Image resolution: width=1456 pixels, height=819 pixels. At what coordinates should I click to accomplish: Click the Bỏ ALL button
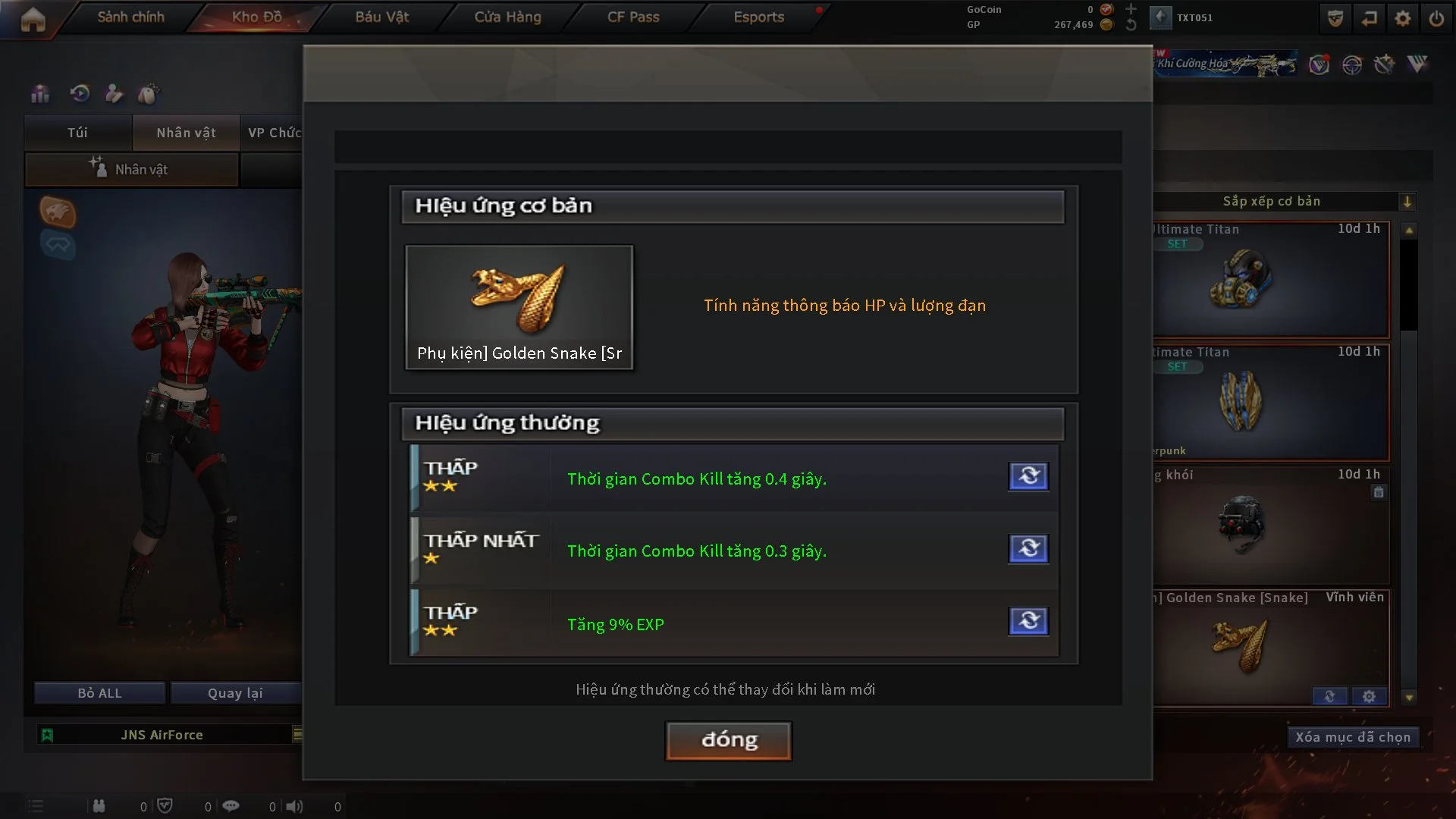coord(99,693)
